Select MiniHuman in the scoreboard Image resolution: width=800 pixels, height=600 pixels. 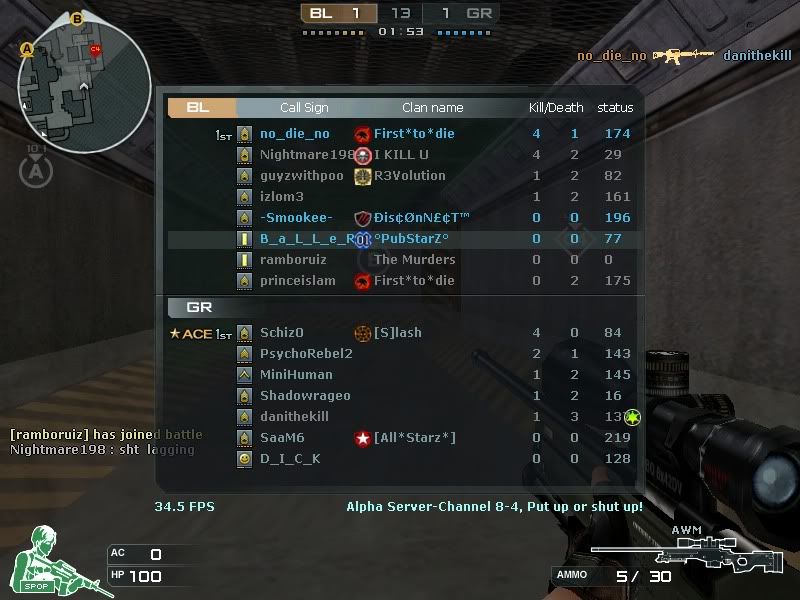[400, 375]
